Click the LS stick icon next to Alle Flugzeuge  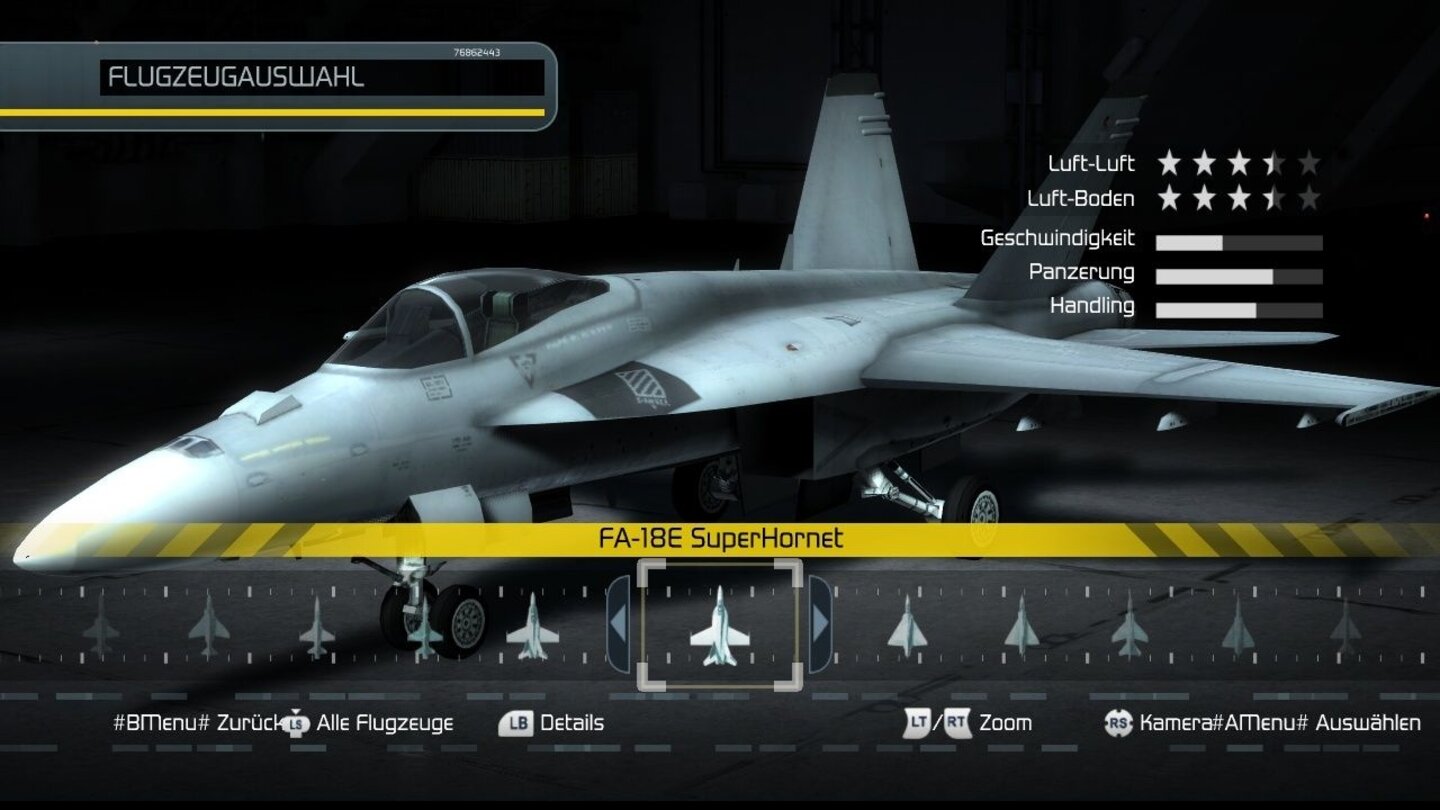pyautogui.click(x=294, y=723)
